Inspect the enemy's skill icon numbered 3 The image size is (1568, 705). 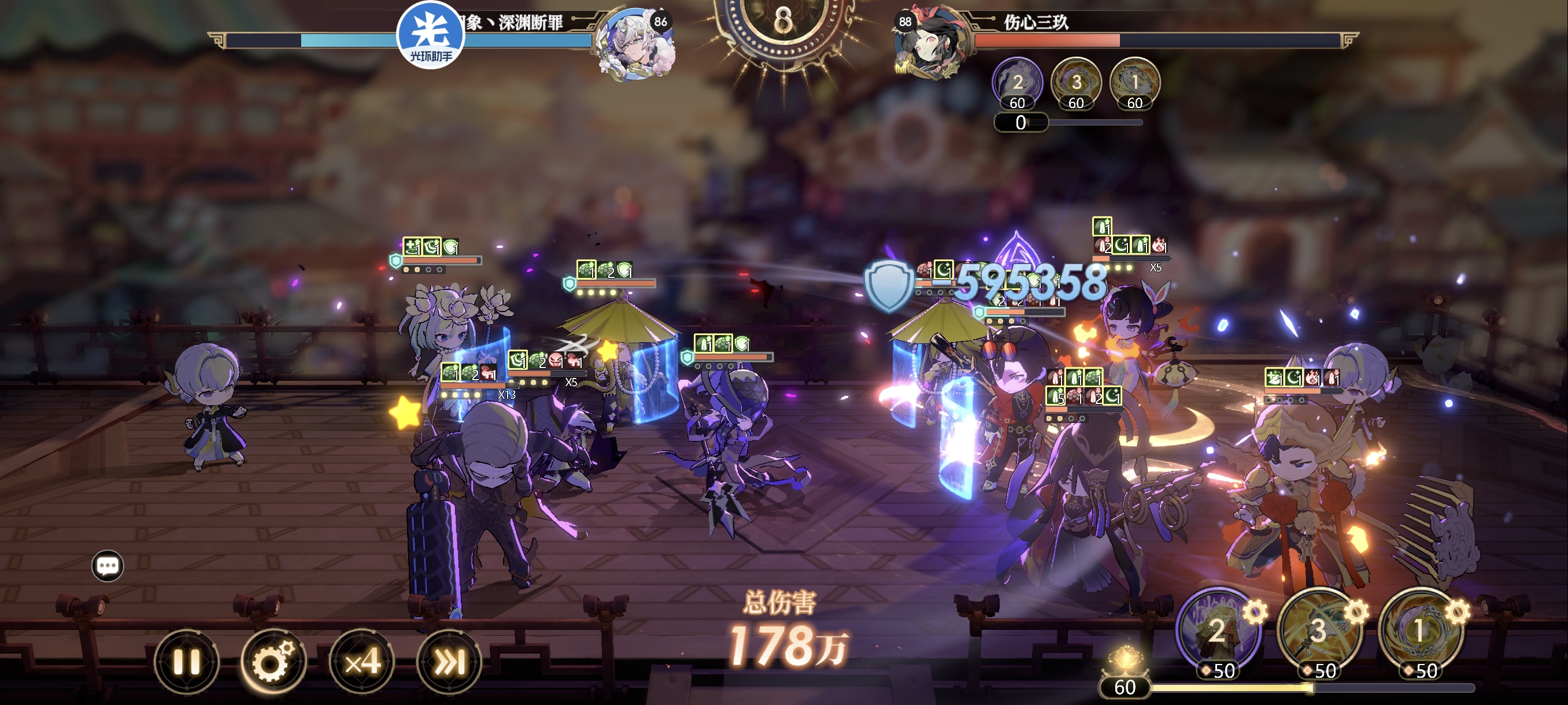point(1075,83)
